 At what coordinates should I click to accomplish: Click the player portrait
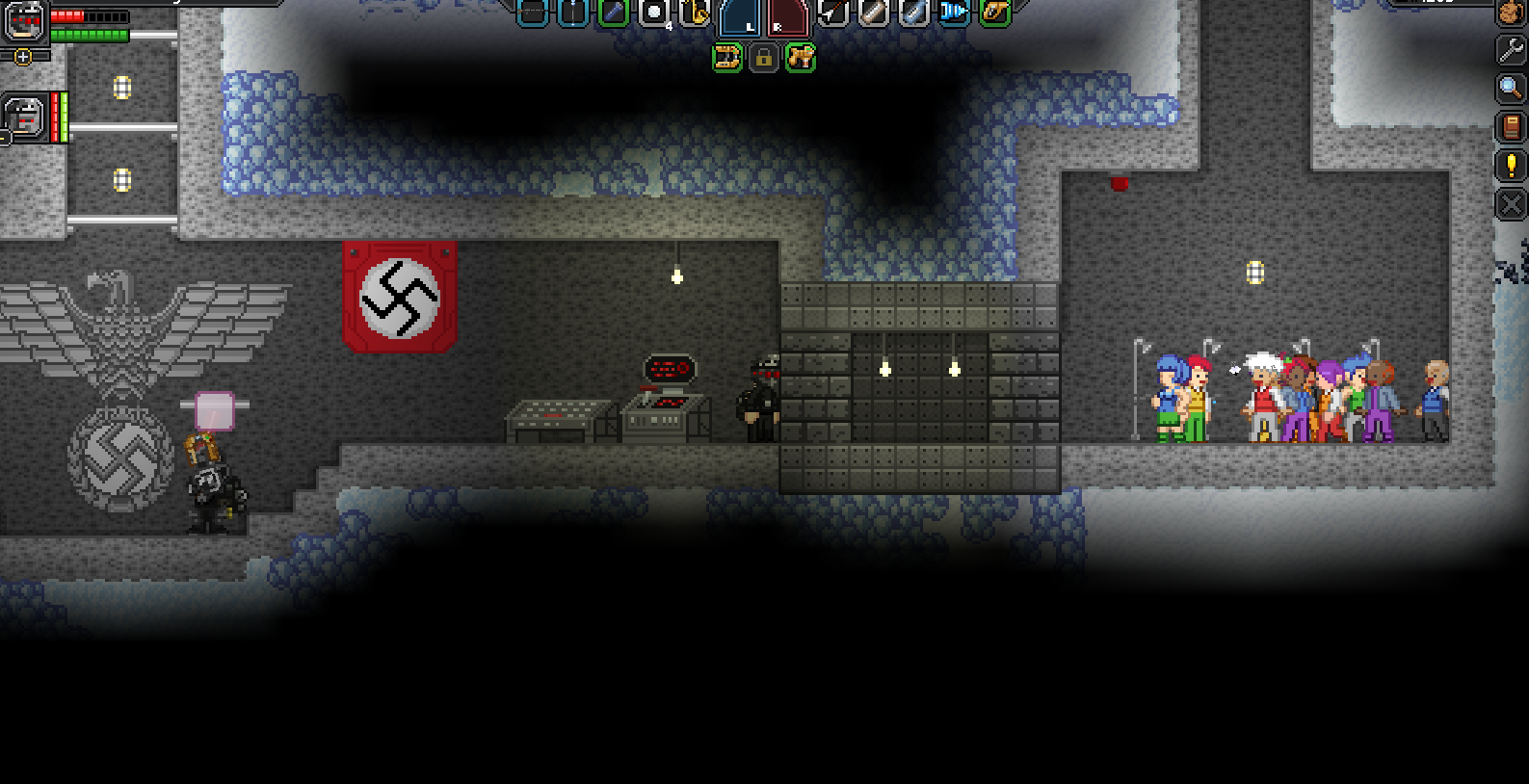point(24,20)
